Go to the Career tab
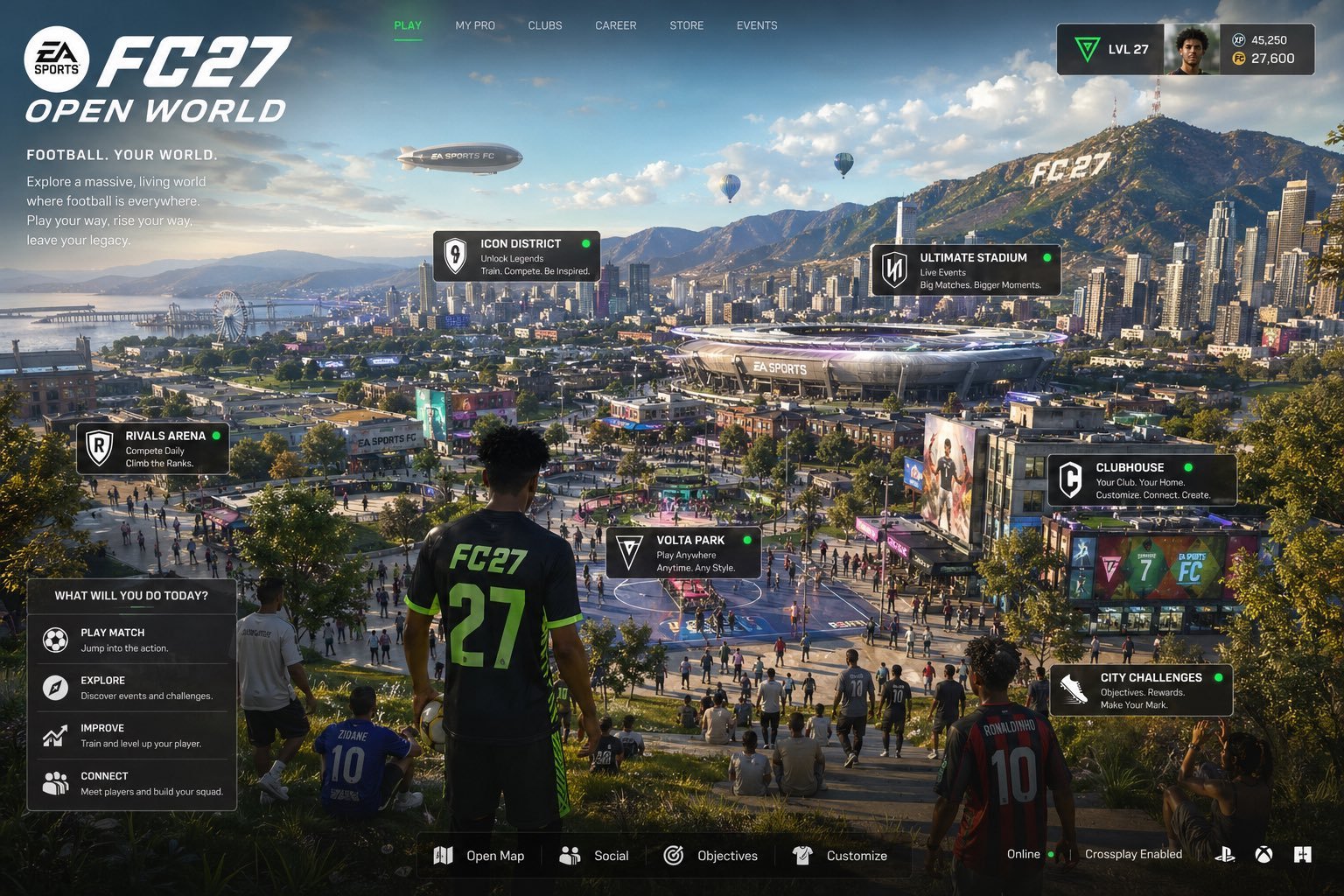This screenshot has height=896, width=1344. point(616,25)
